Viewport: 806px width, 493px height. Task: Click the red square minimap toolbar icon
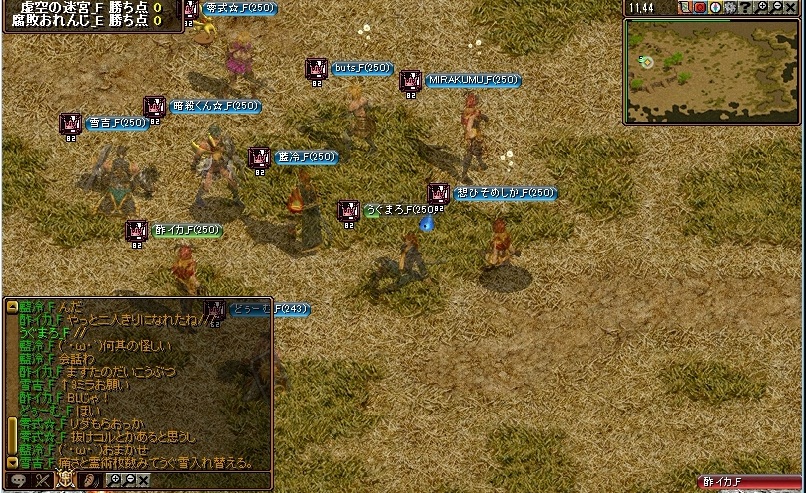coord(699,8)
